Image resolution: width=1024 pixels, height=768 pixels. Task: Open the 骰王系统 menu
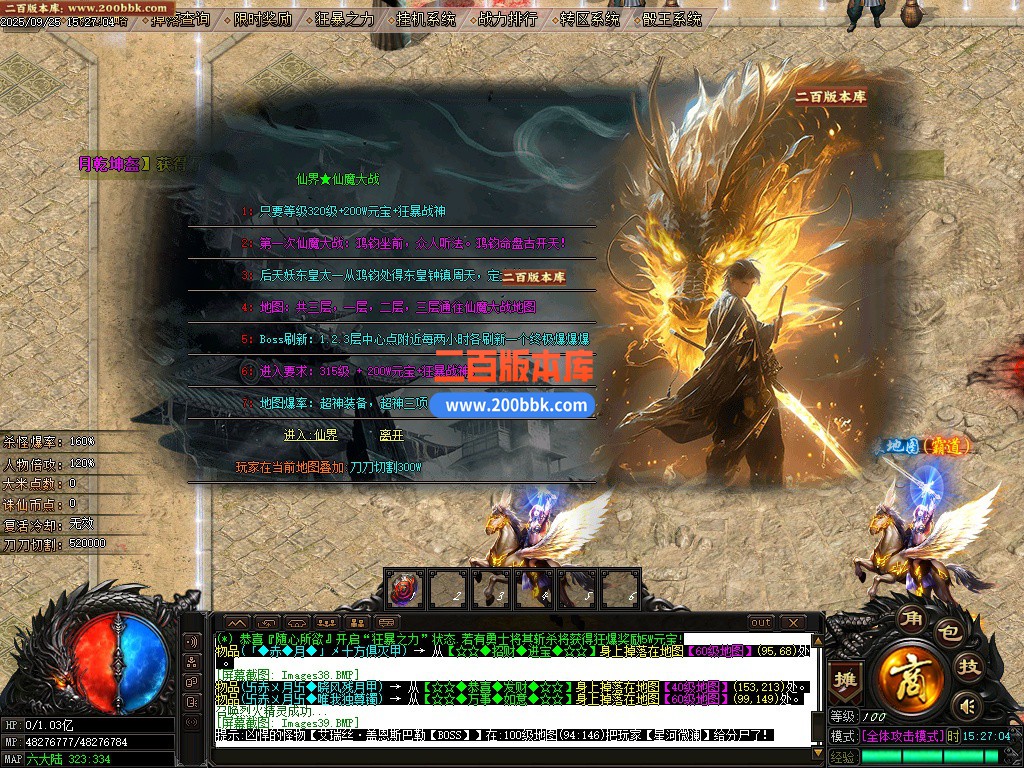[672, 19]
